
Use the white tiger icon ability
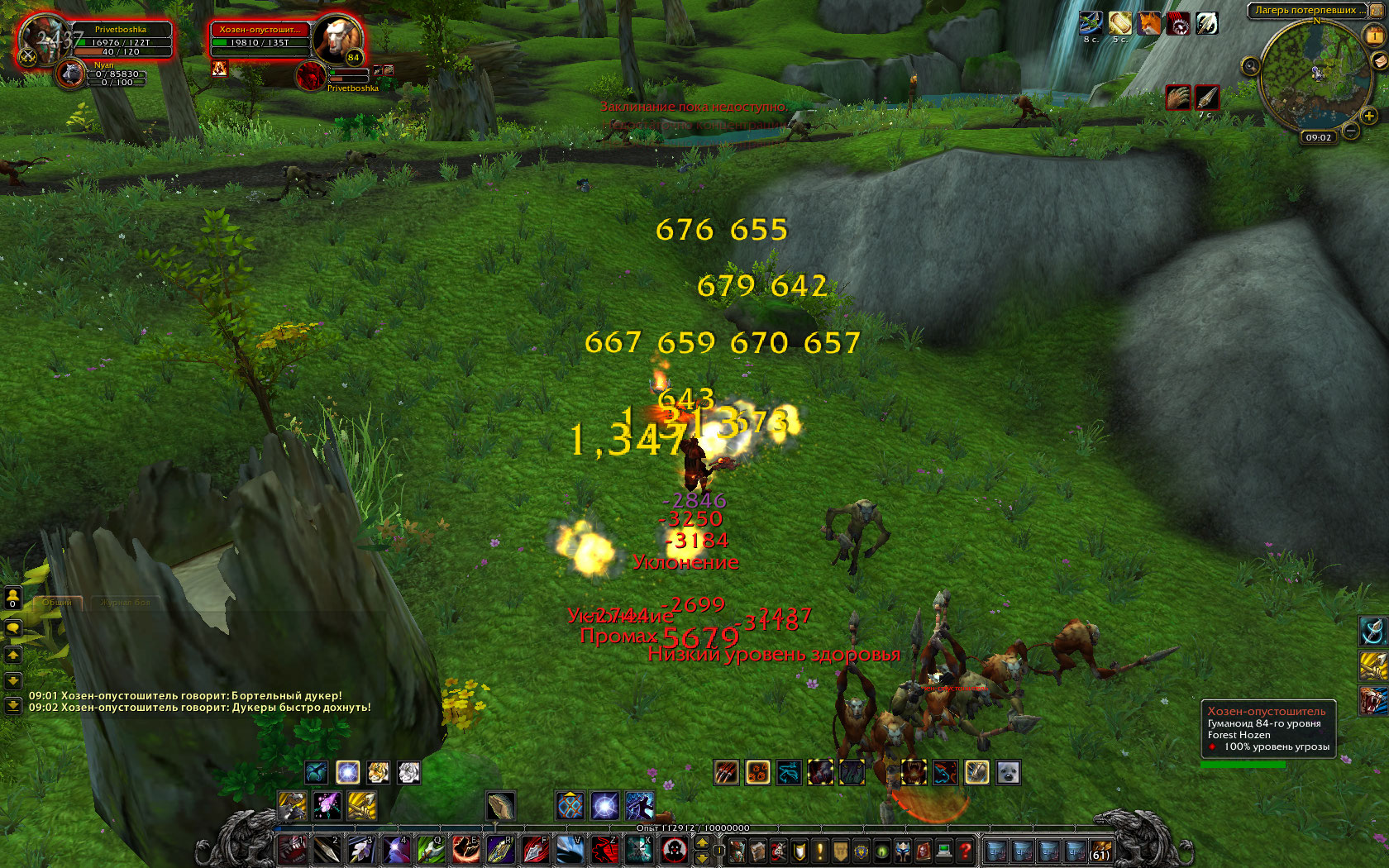408,772
